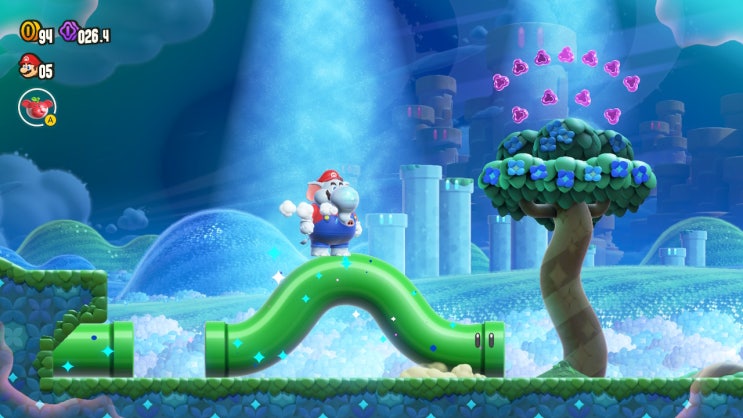The image size is (743, 418).
Task: Select the stored Elephant Fruit item icon
Action: pyautogui.click(x=36, y=106)
